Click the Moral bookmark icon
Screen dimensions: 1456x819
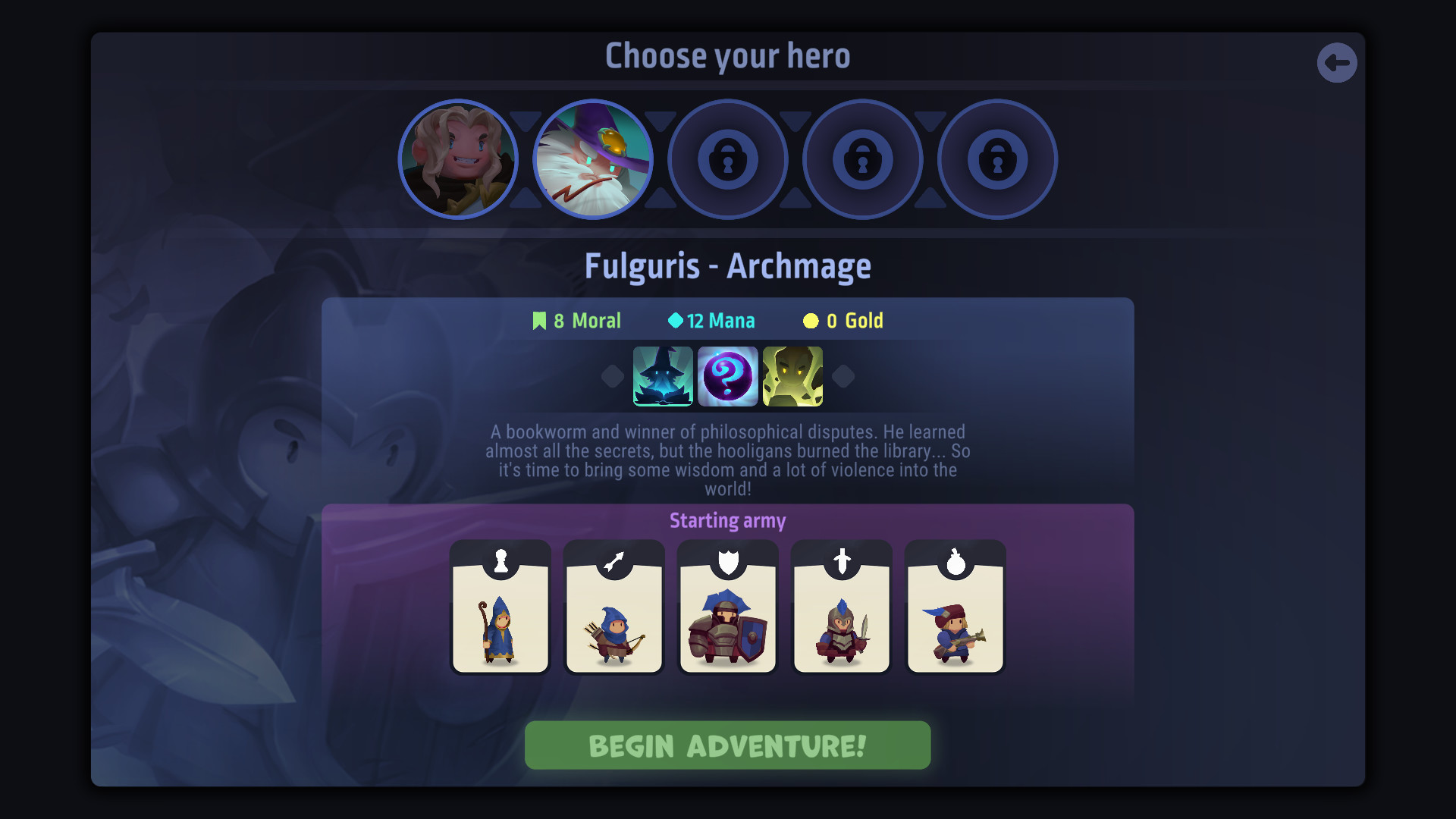click(x=540, y=320)
